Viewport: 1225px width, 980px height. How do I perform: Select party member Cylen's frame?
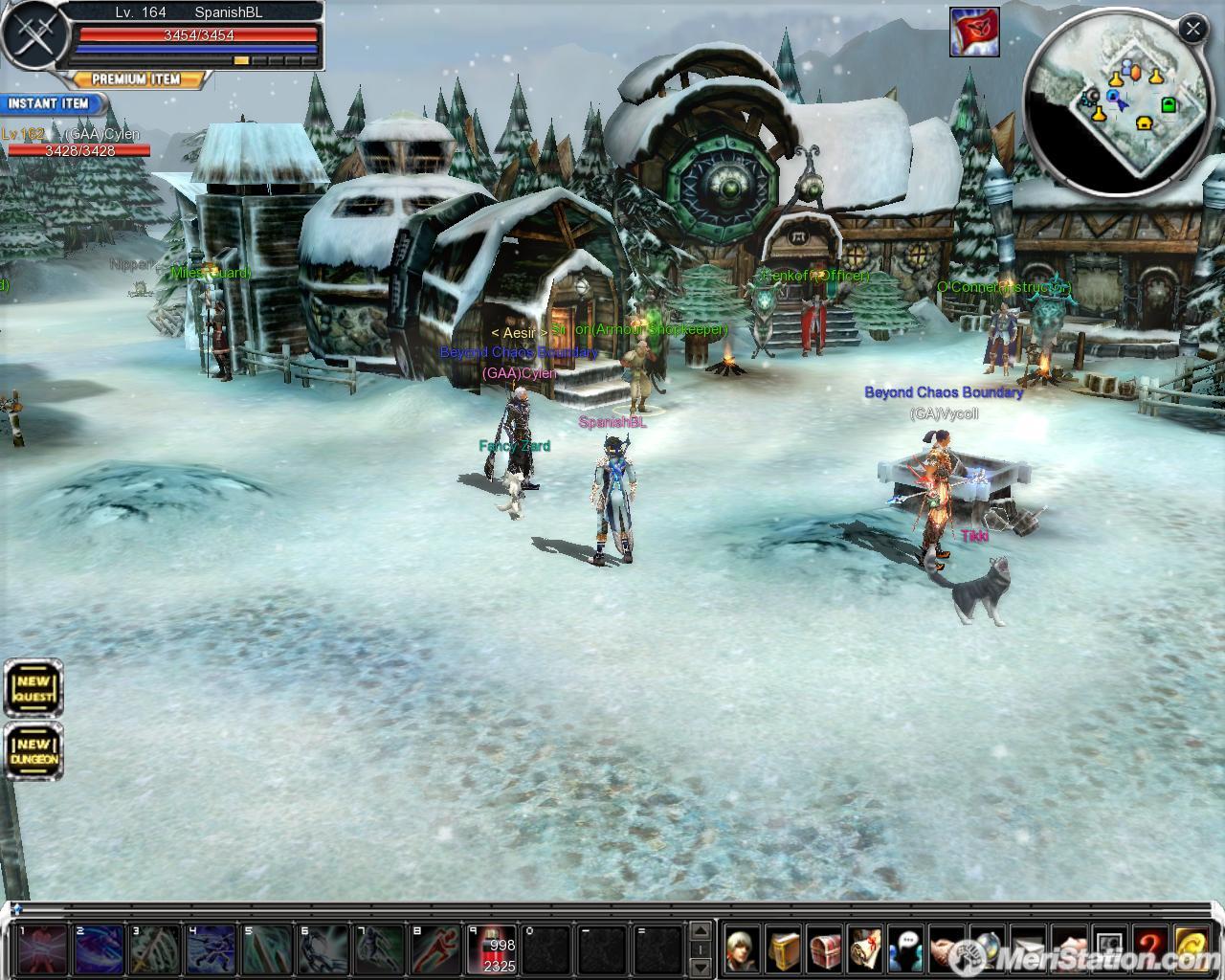[77, 143]
